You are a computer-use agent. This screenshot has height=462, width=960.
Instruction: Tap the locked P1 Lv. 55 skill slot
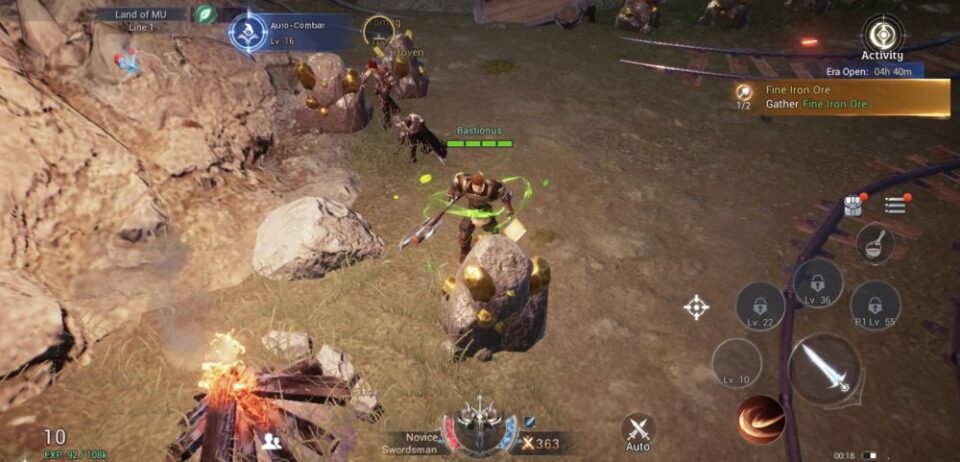875,305
